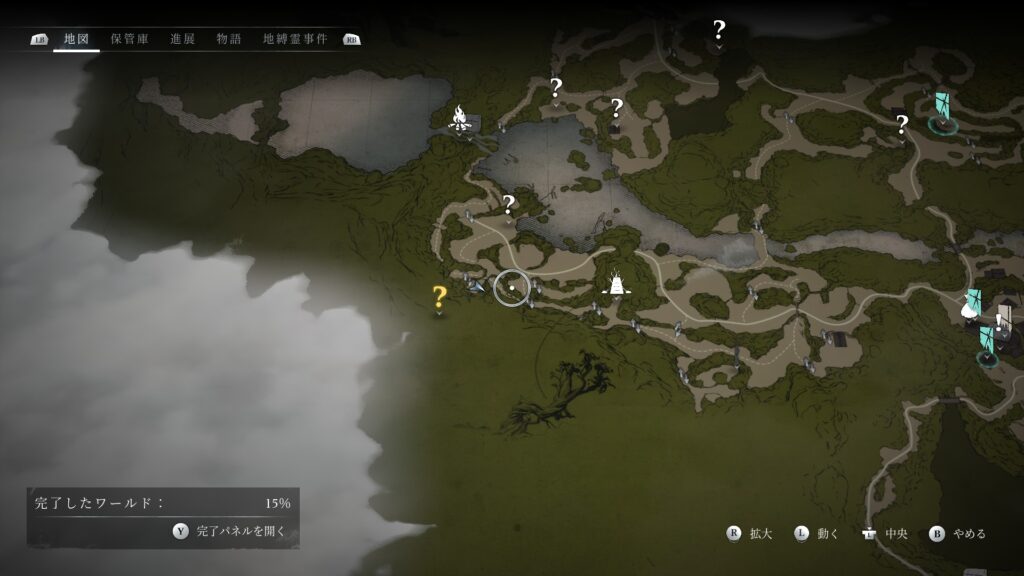1024x576 pixels.
Task: Switch to the 地図 map tab
Action: [76, 39]
